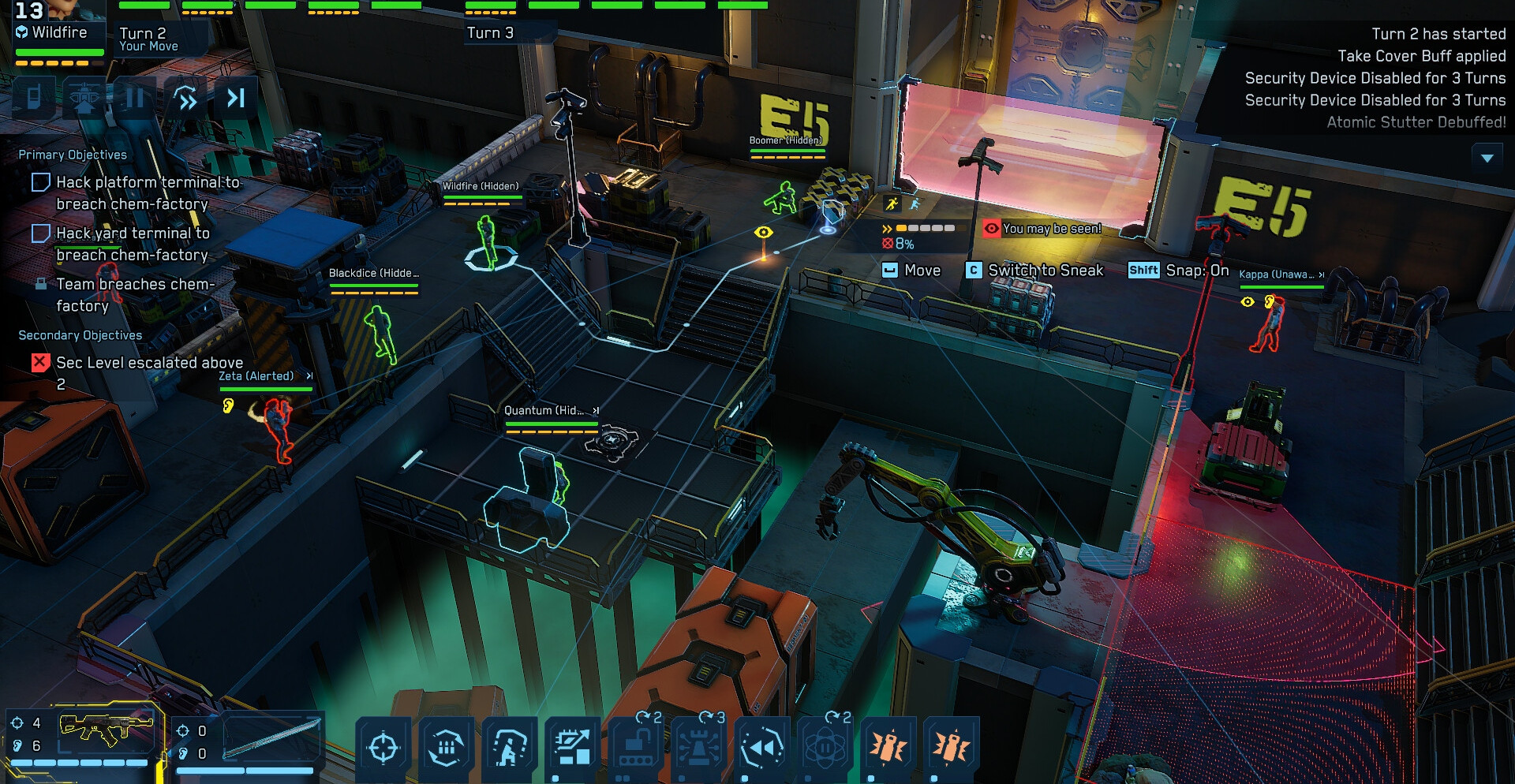Expand the event log dropdown arrow
The height and width of the screenshot is (784, 1515).
1487,158
